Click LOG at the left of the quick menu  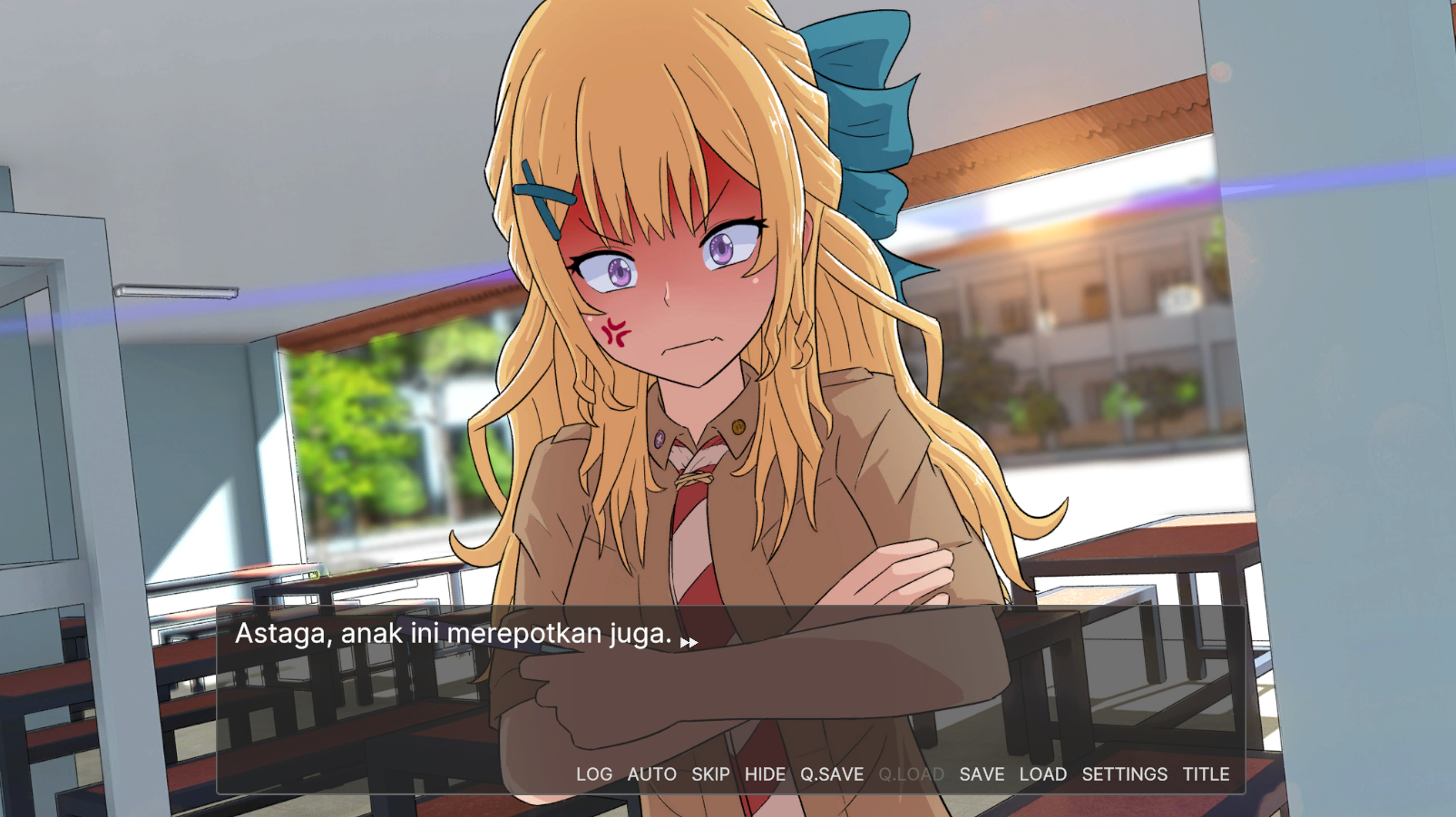pos(594,774)
